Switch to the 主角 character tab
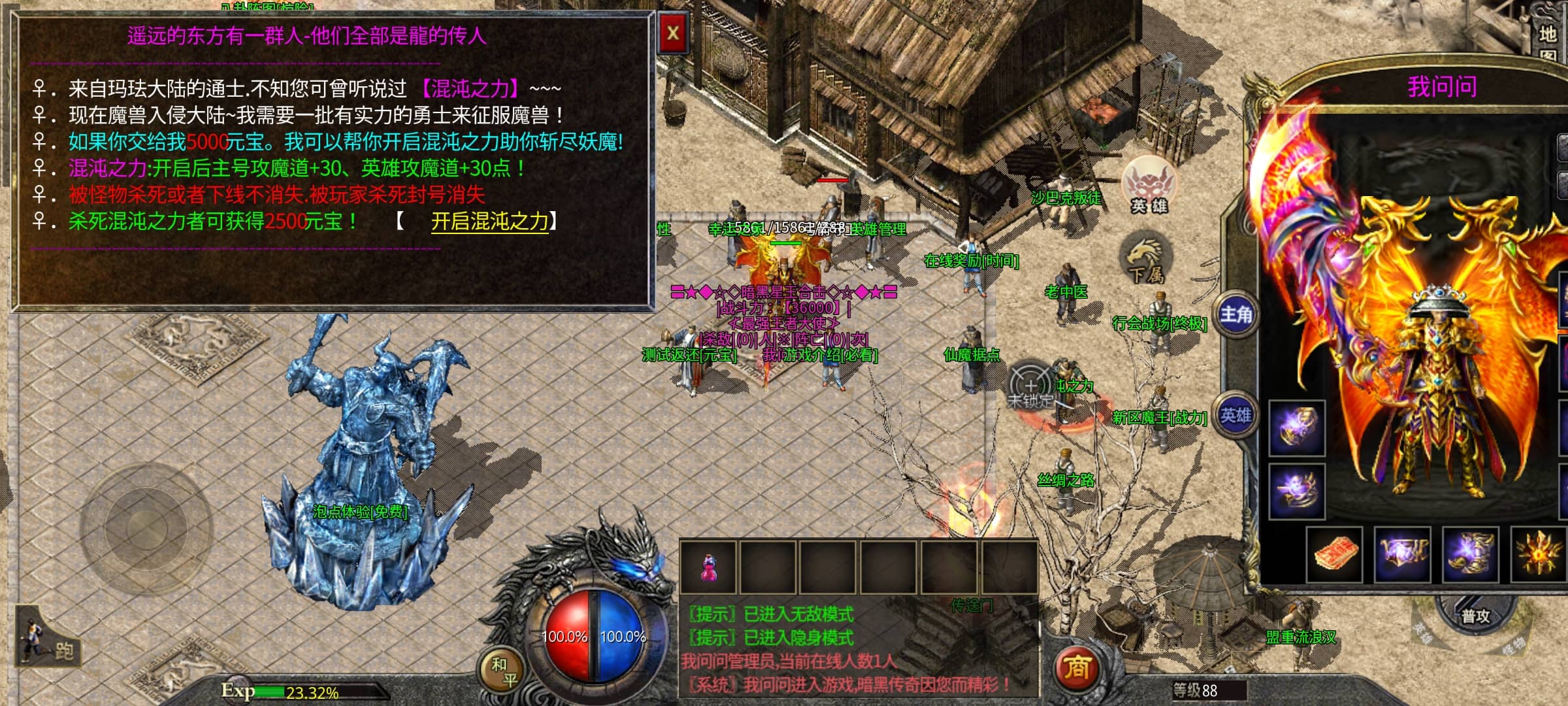The image size is (1568, 706). tap(1235, 315)
